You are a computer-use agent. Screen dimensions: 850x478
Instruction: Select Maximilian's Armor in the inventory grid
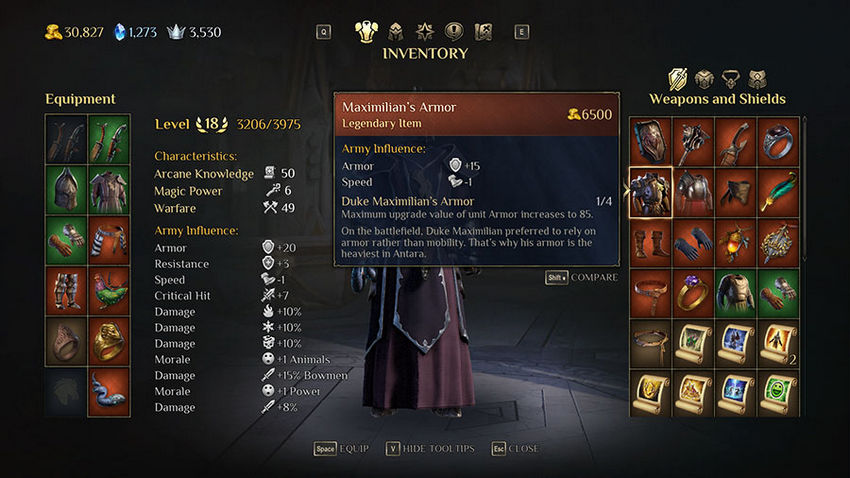click(650, 190)
